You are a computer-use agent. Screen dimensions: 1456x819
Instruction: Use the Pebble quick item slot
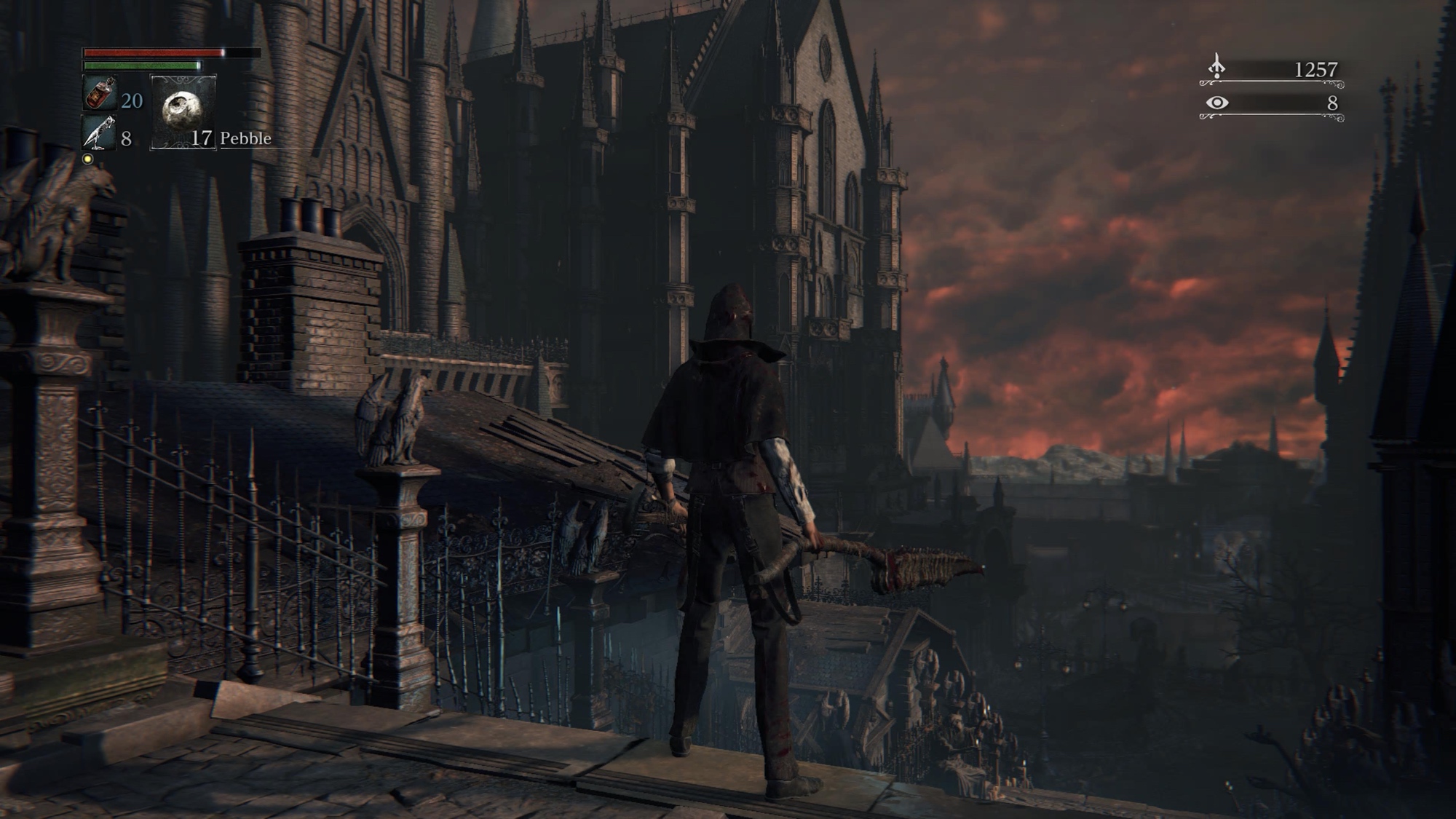tap(182, 112)
